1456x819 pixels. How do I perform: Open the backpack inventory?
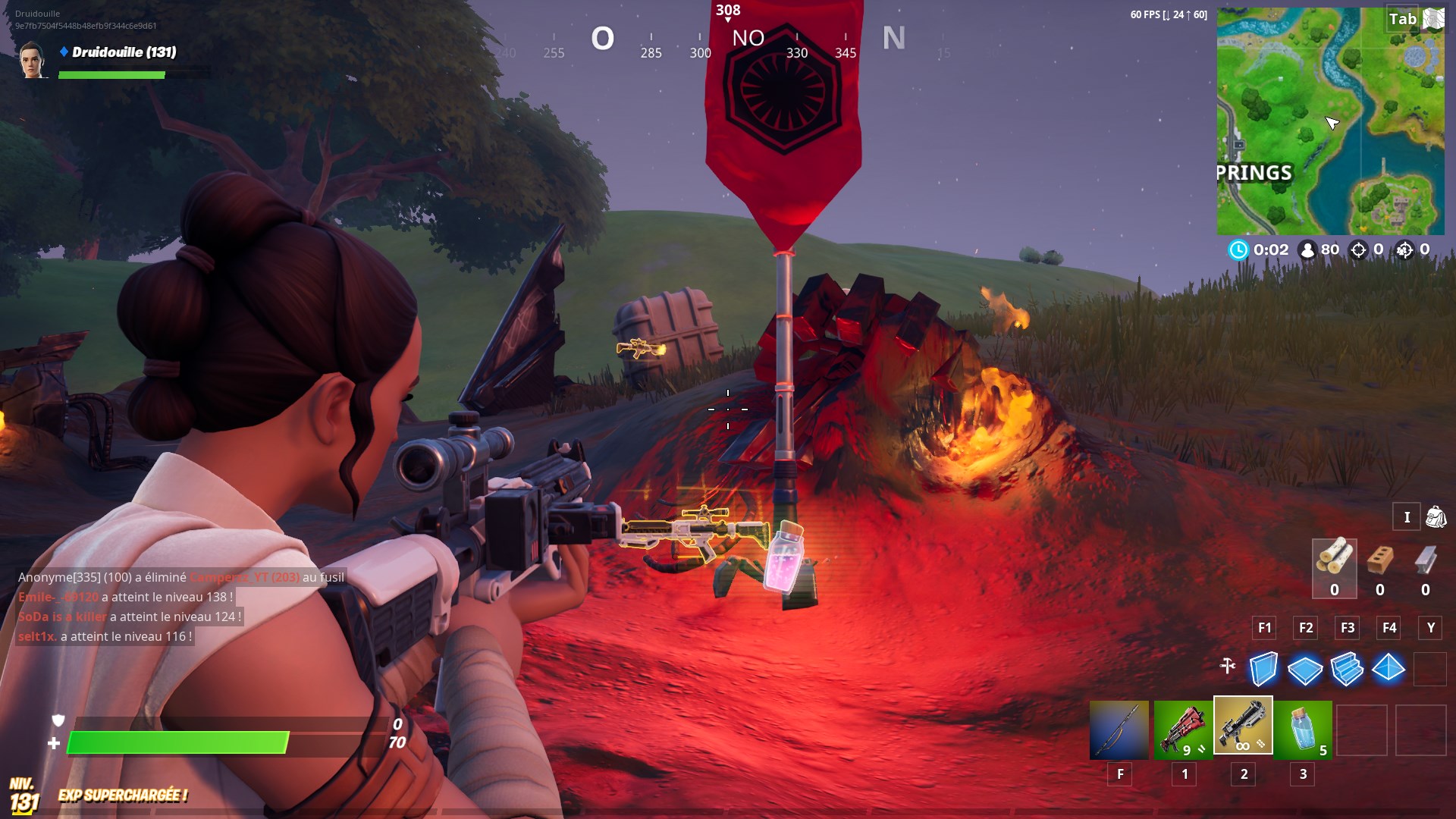1436,517
